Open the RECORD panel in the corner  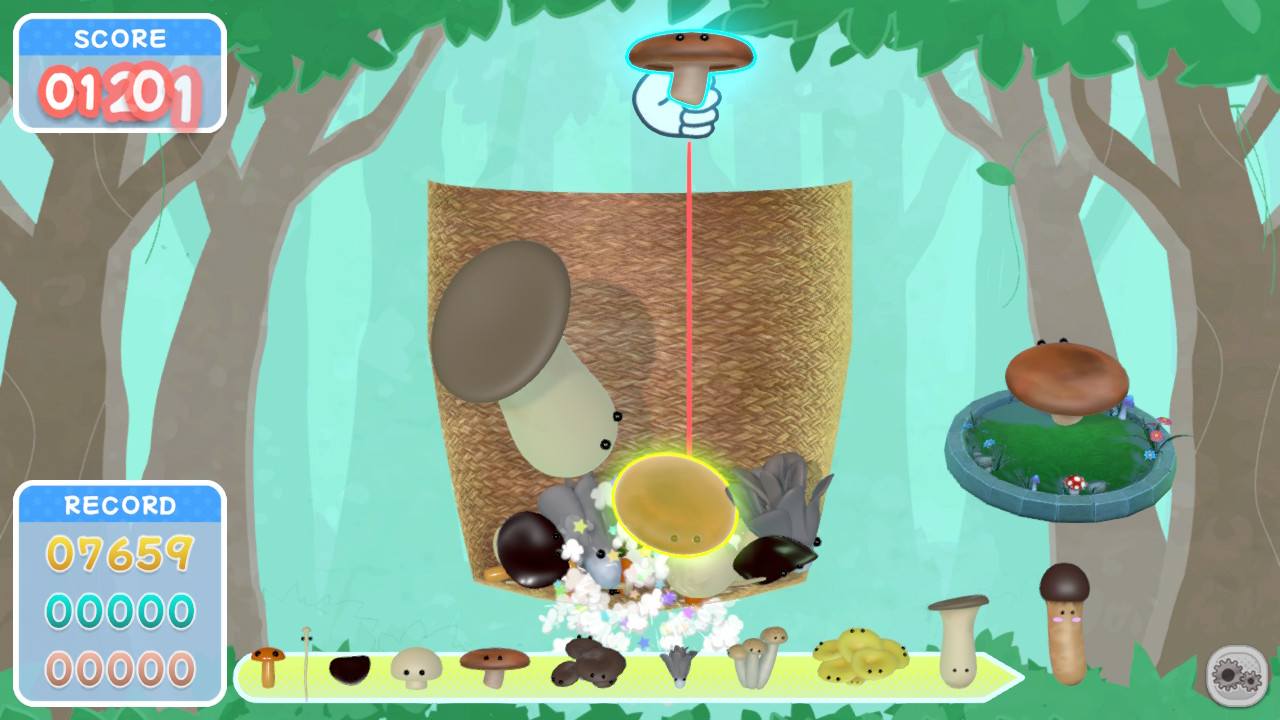(120, 505)
